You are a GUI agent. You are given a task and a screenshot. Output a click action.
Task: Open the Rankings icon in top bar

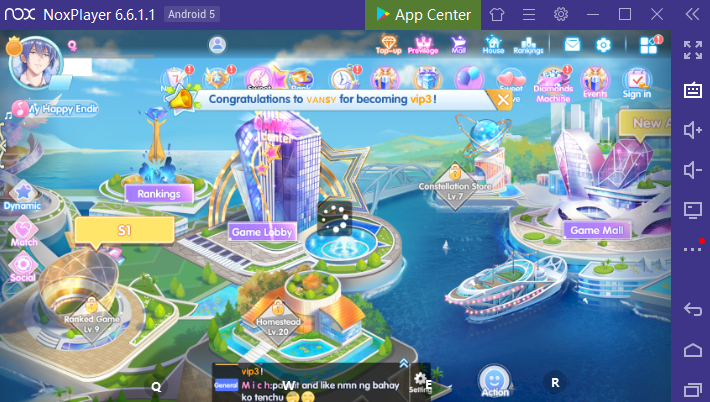[x=528, y=44]
